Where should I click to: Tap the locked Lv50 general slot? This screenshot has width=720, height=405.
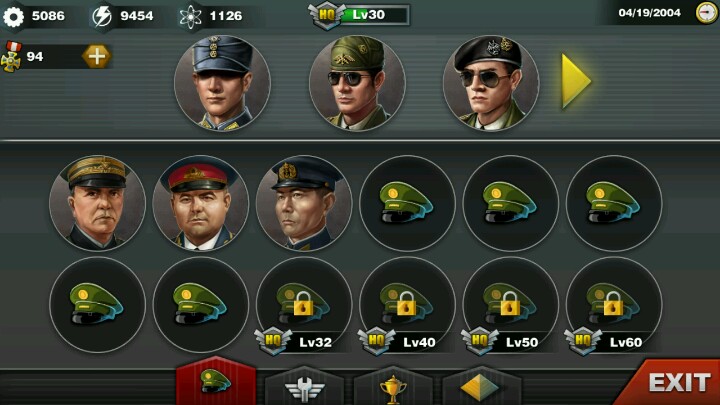point(510,303)
